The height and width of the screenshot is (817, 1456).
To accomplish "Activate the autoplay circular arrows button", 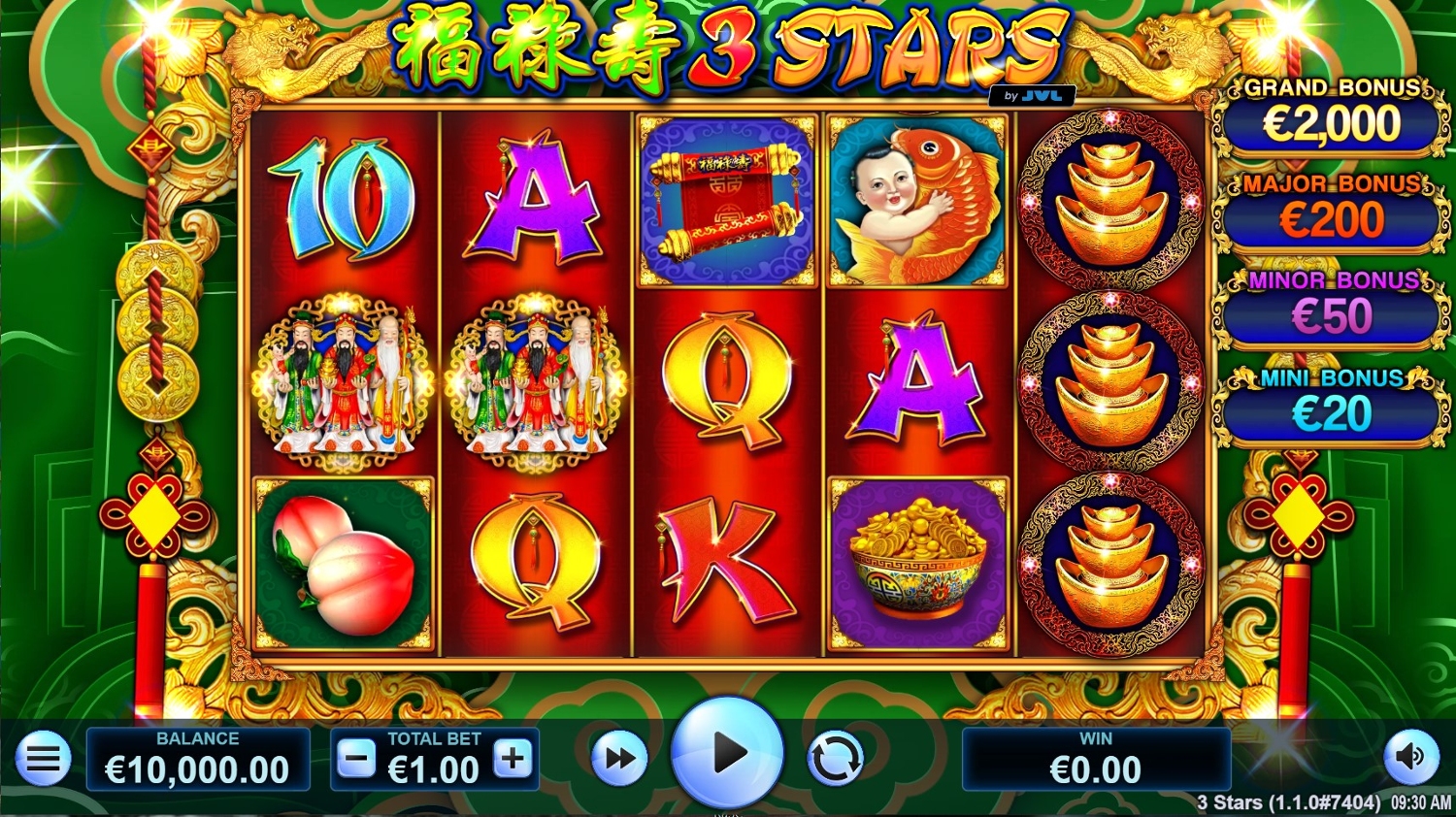I will tap(835, 759).
